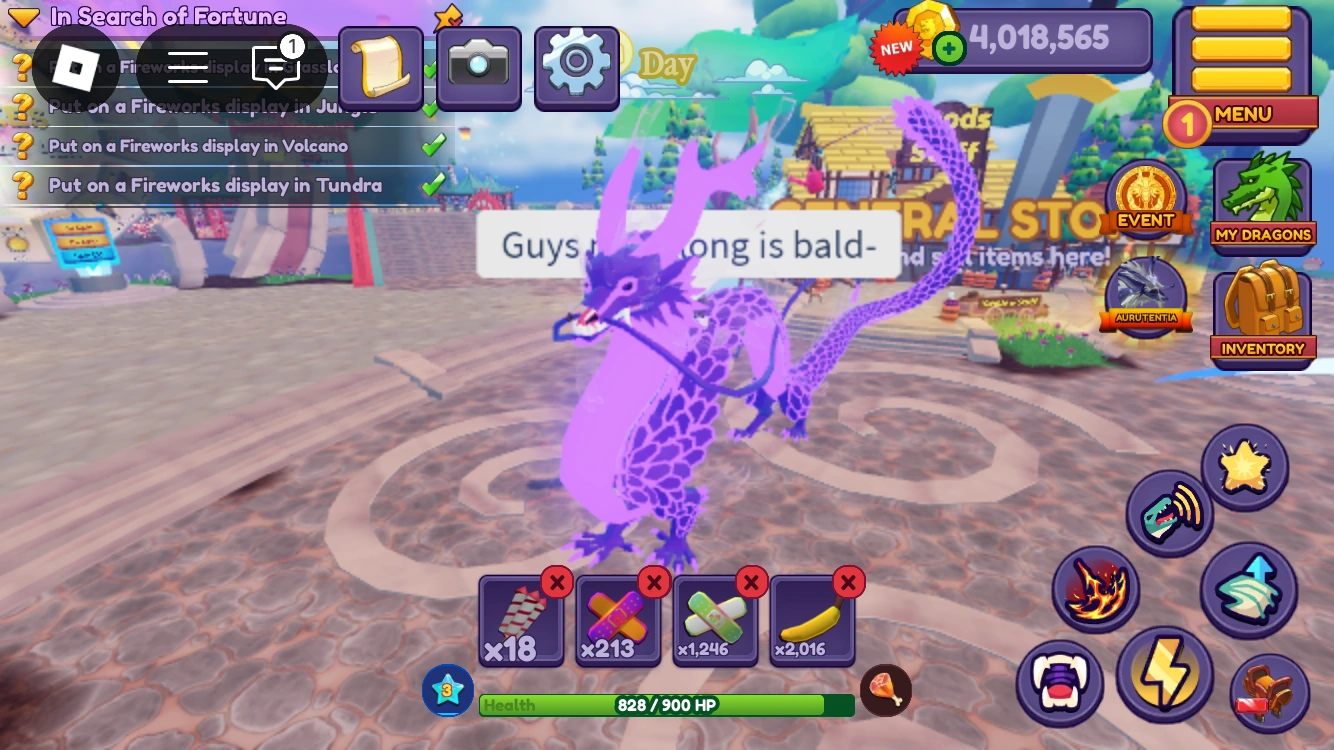Open the chat window
The image size is (1334, 750).
pyautogui.click(x=274, y=68)
